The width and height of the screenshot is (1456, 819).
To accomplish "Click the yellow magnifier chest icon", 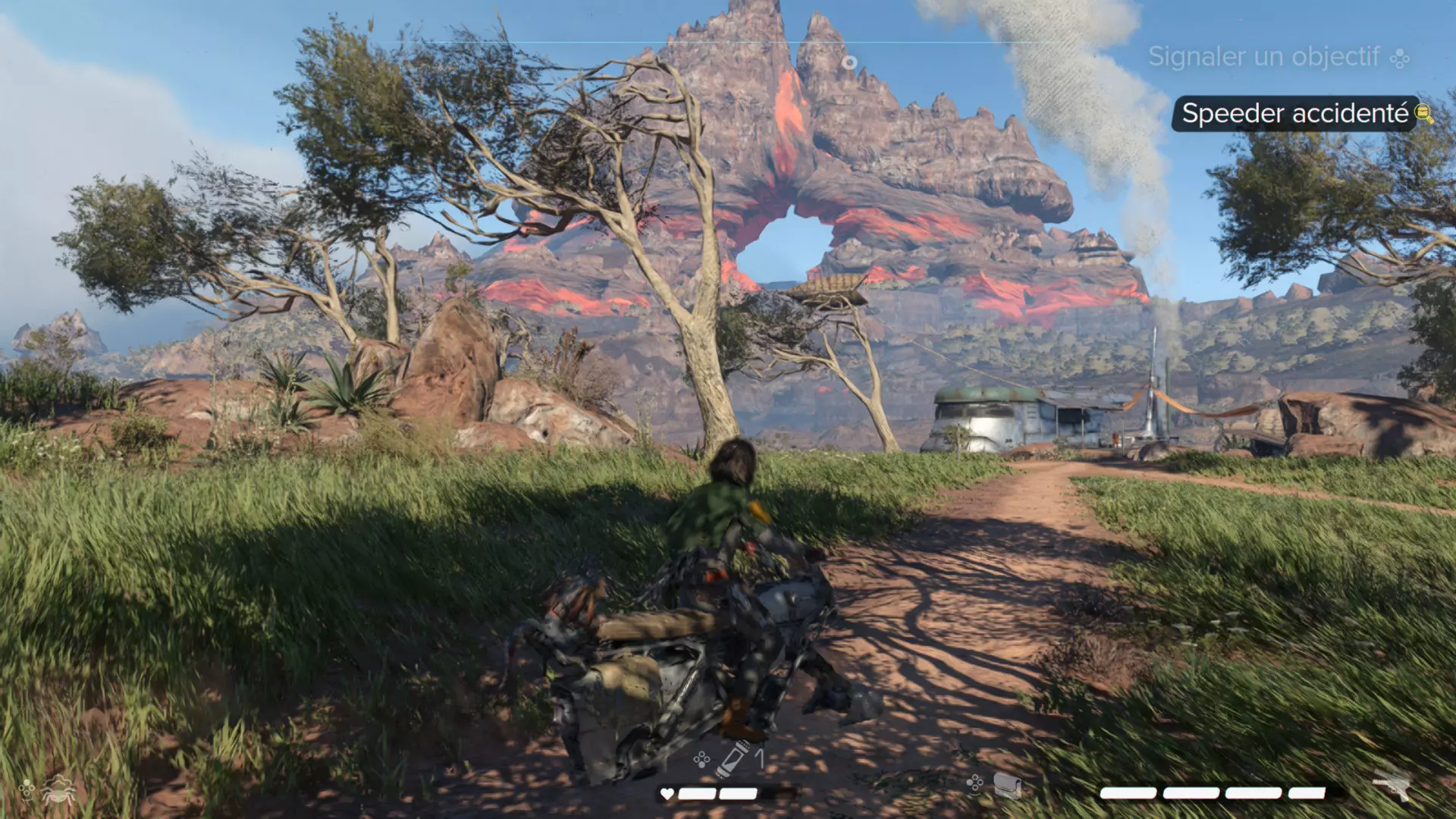I will [1424, 114].
